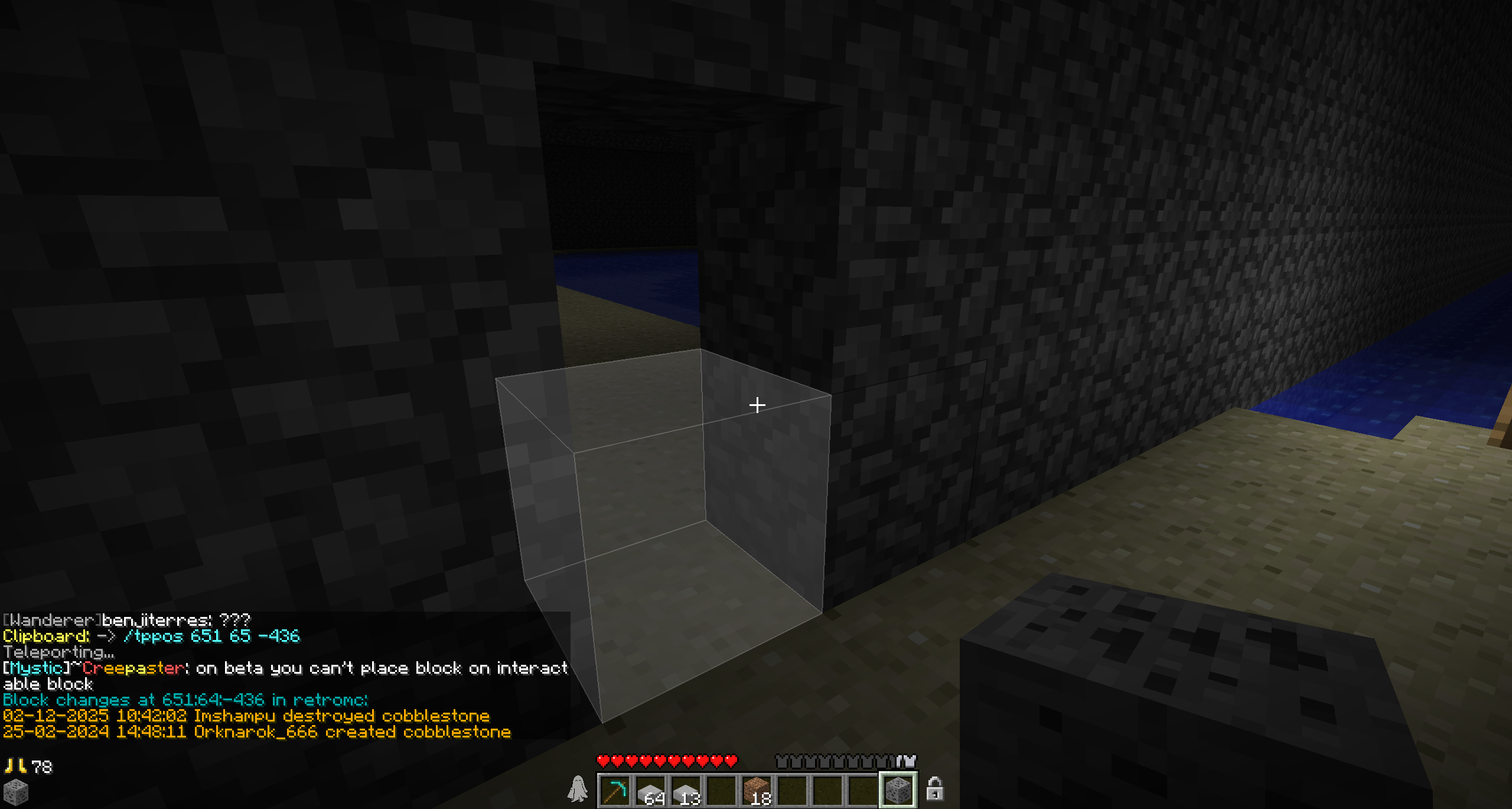1512x809 pixels.
Task: Choose the stack of 13 stone slabs
Action: (686, 790)
